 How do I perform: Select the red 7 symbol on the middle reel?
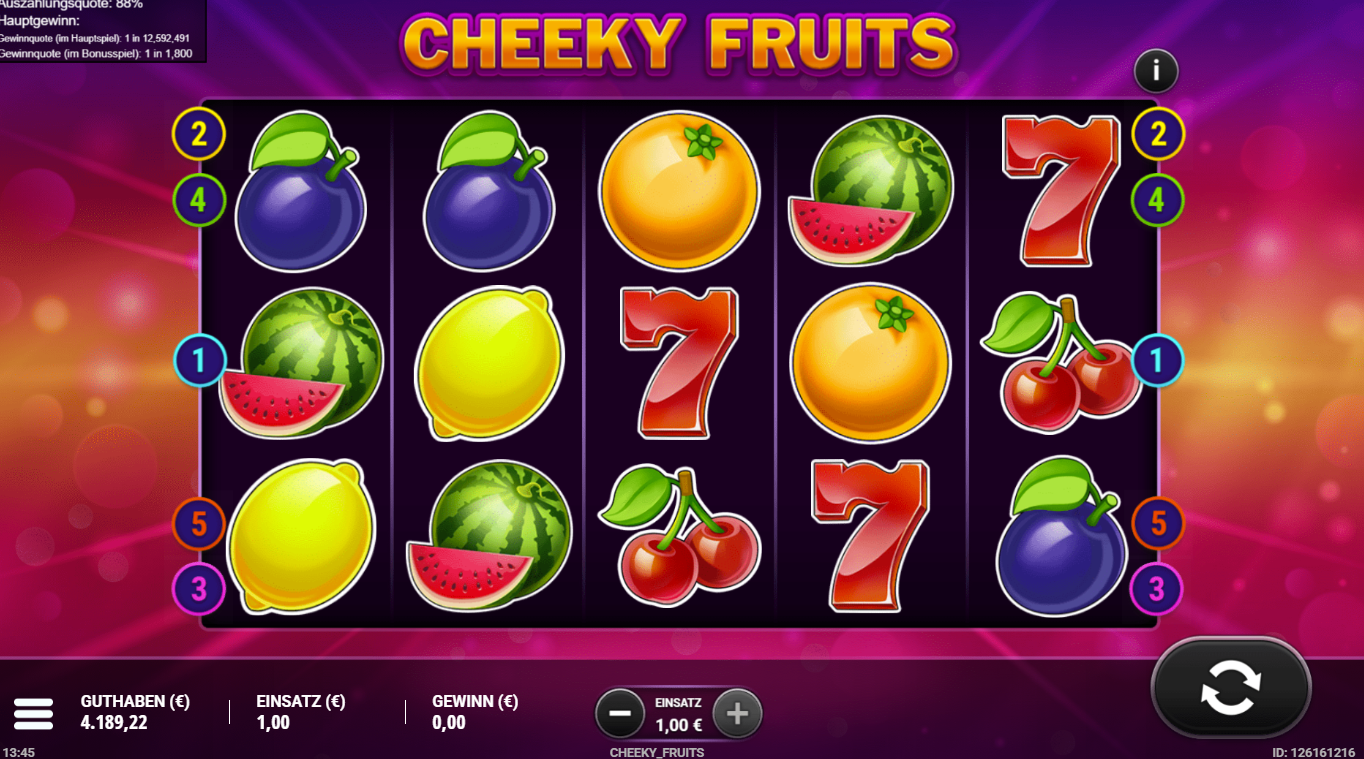pyautogui.click(x=676, y=360)
